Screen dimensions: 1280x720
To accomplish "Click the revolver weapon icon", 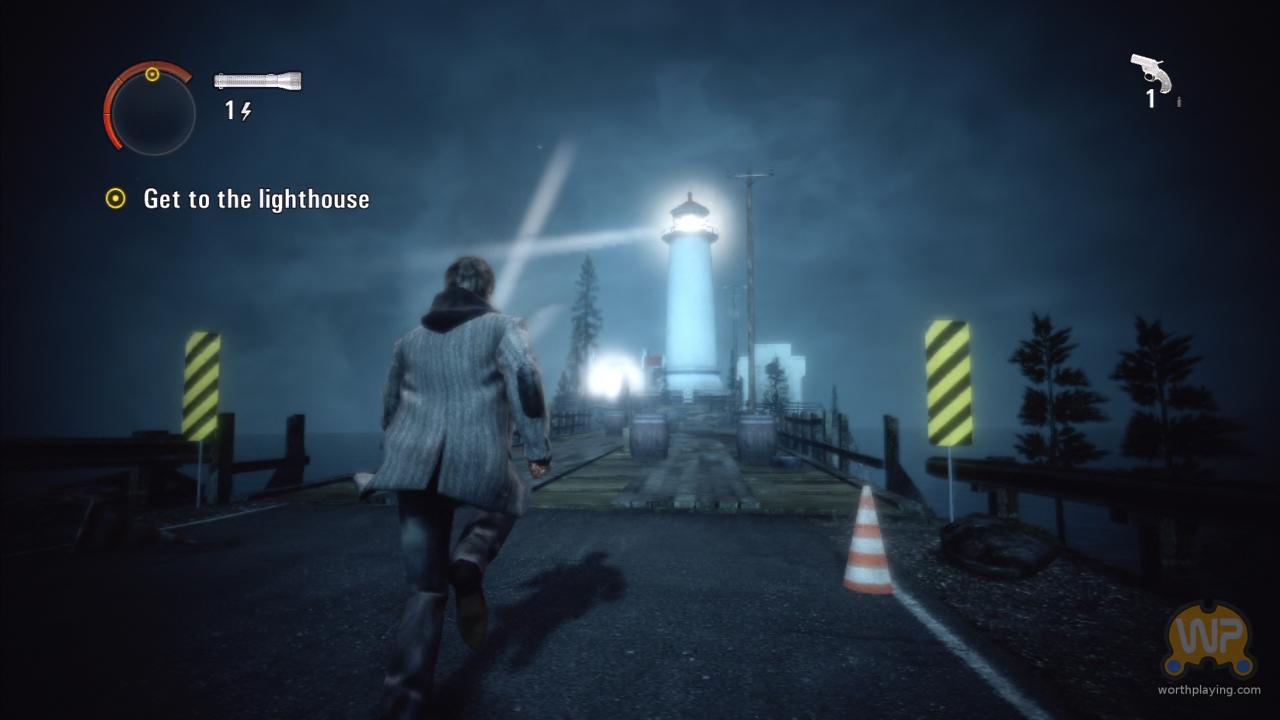I will click(x=1150, y=72).
